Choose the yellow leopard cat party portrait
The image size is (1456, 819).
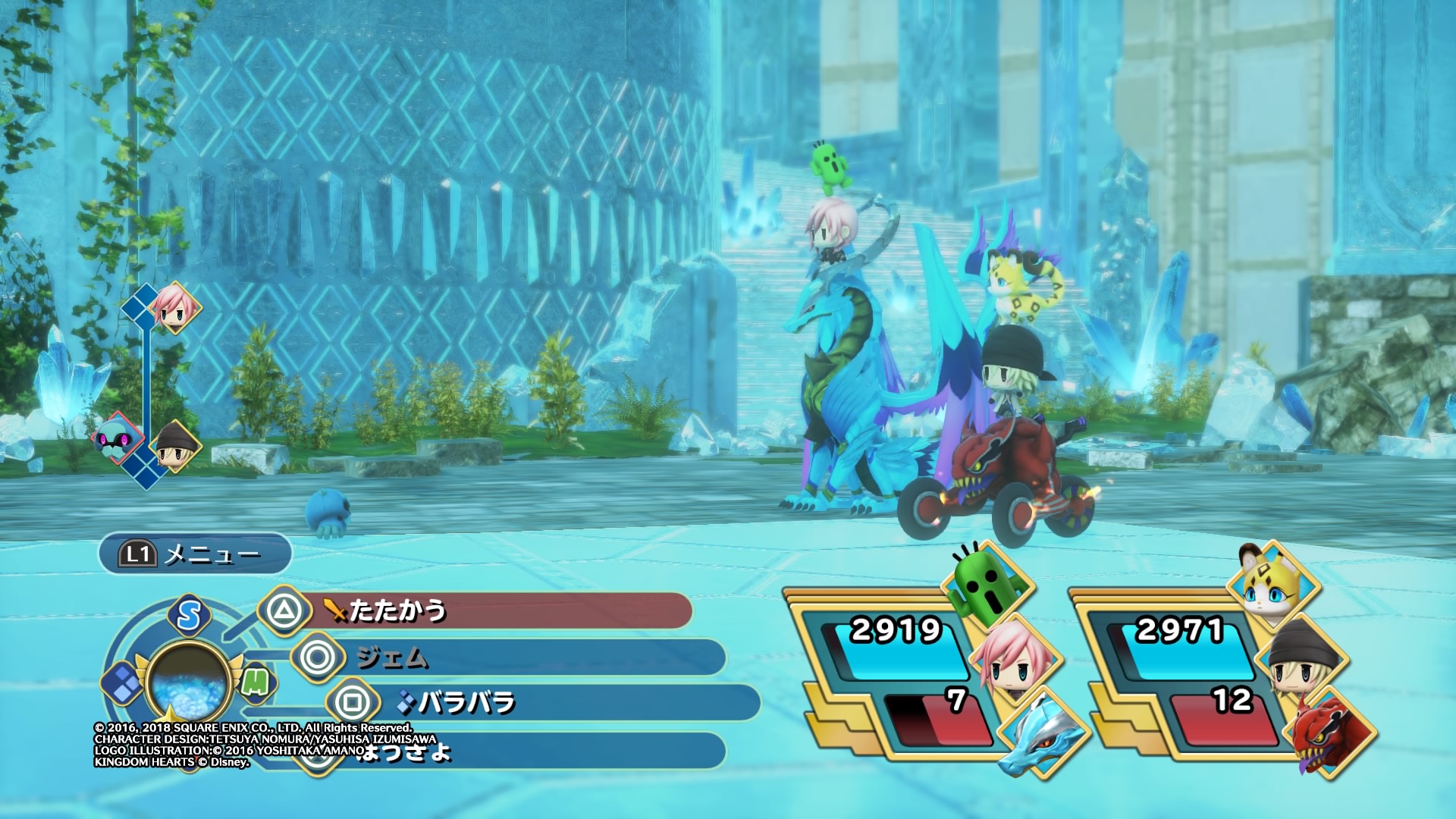pyautogui.click(x=1272, y=584)
